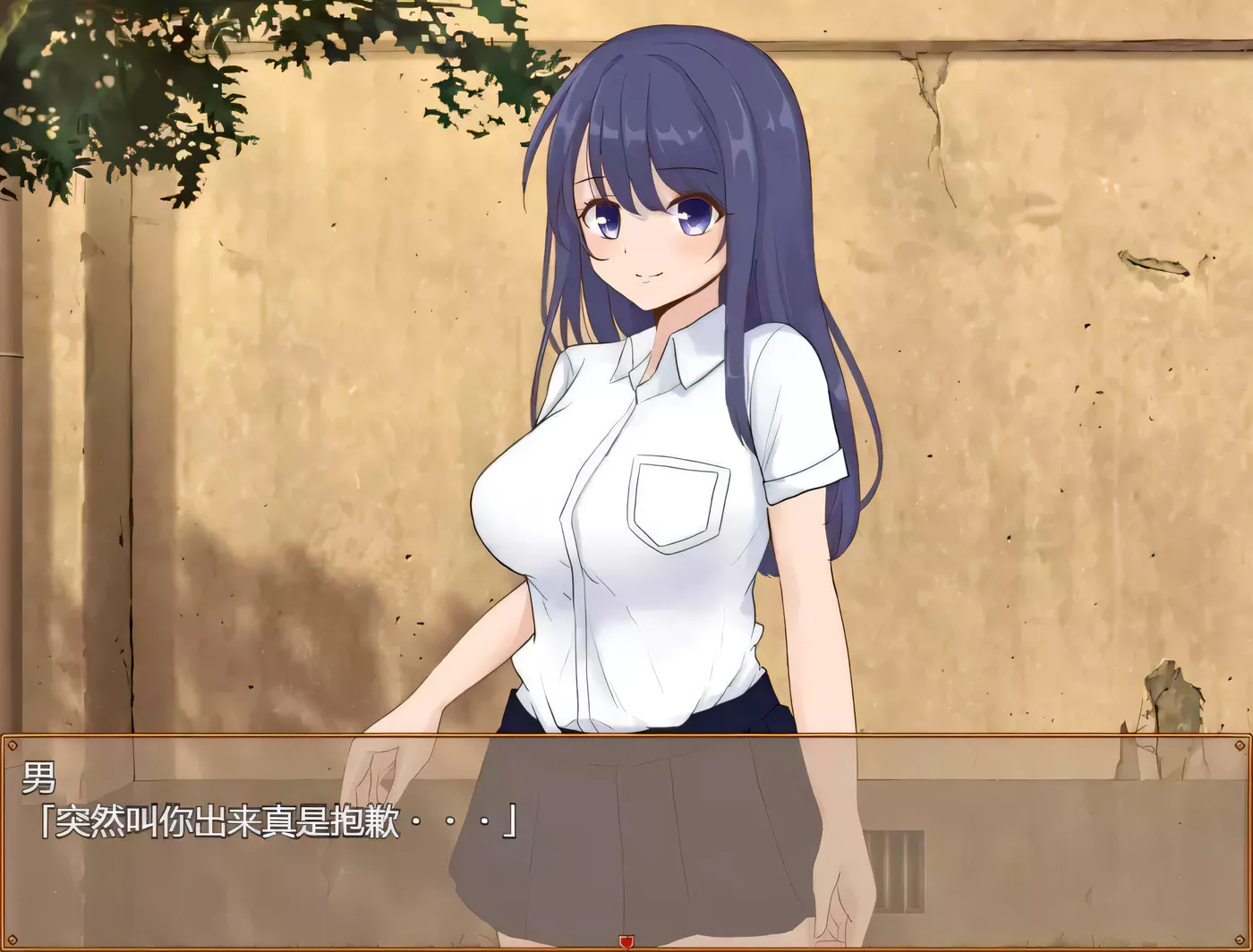This screenshot has height=952, width=1253.
Task: Click the shirt pocket on her uniform
Action: click(678, 501)
